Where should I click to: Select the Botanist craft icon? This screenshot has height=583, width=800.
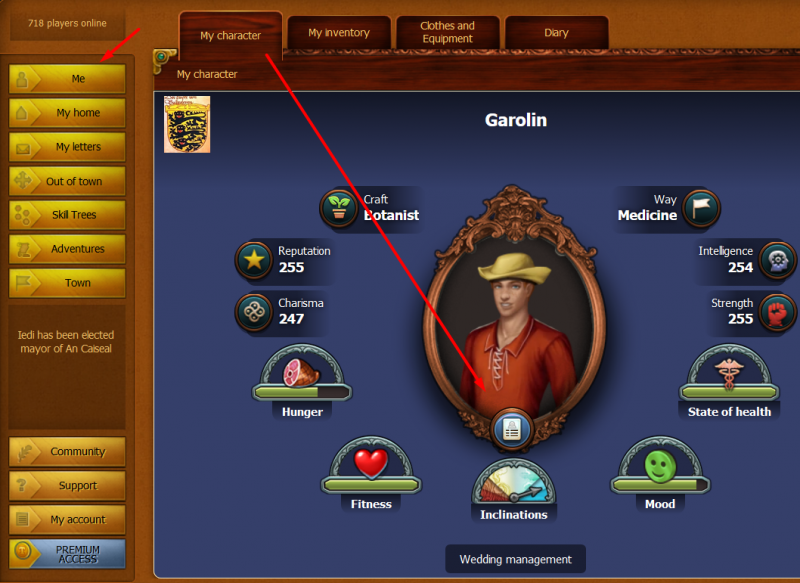pos(339,208)
